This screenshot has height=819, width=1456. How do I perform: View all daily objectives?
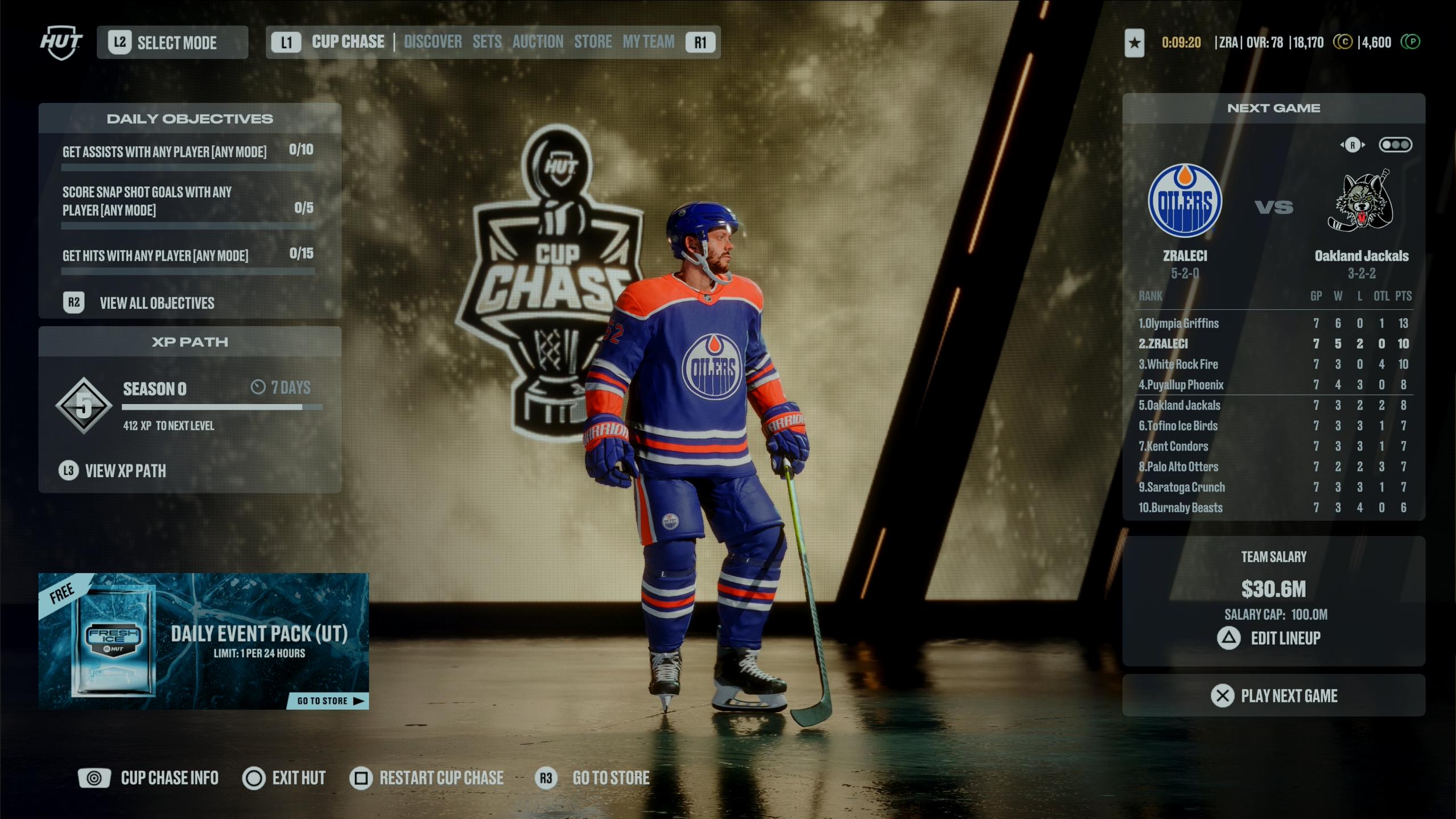[156, 303]
